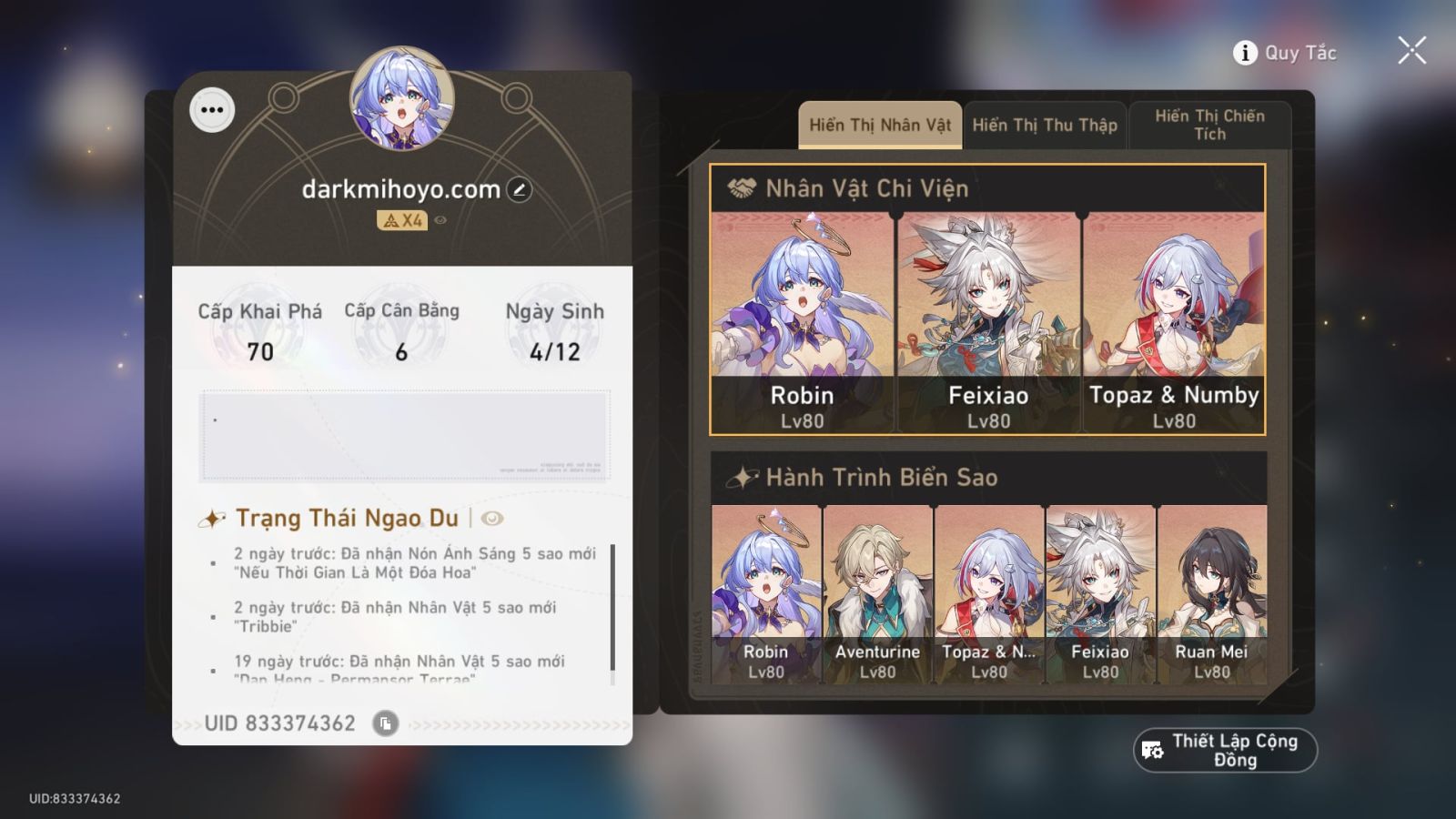Click the star icon on Hành Trình Biển Sao

(x=741, y=476)
